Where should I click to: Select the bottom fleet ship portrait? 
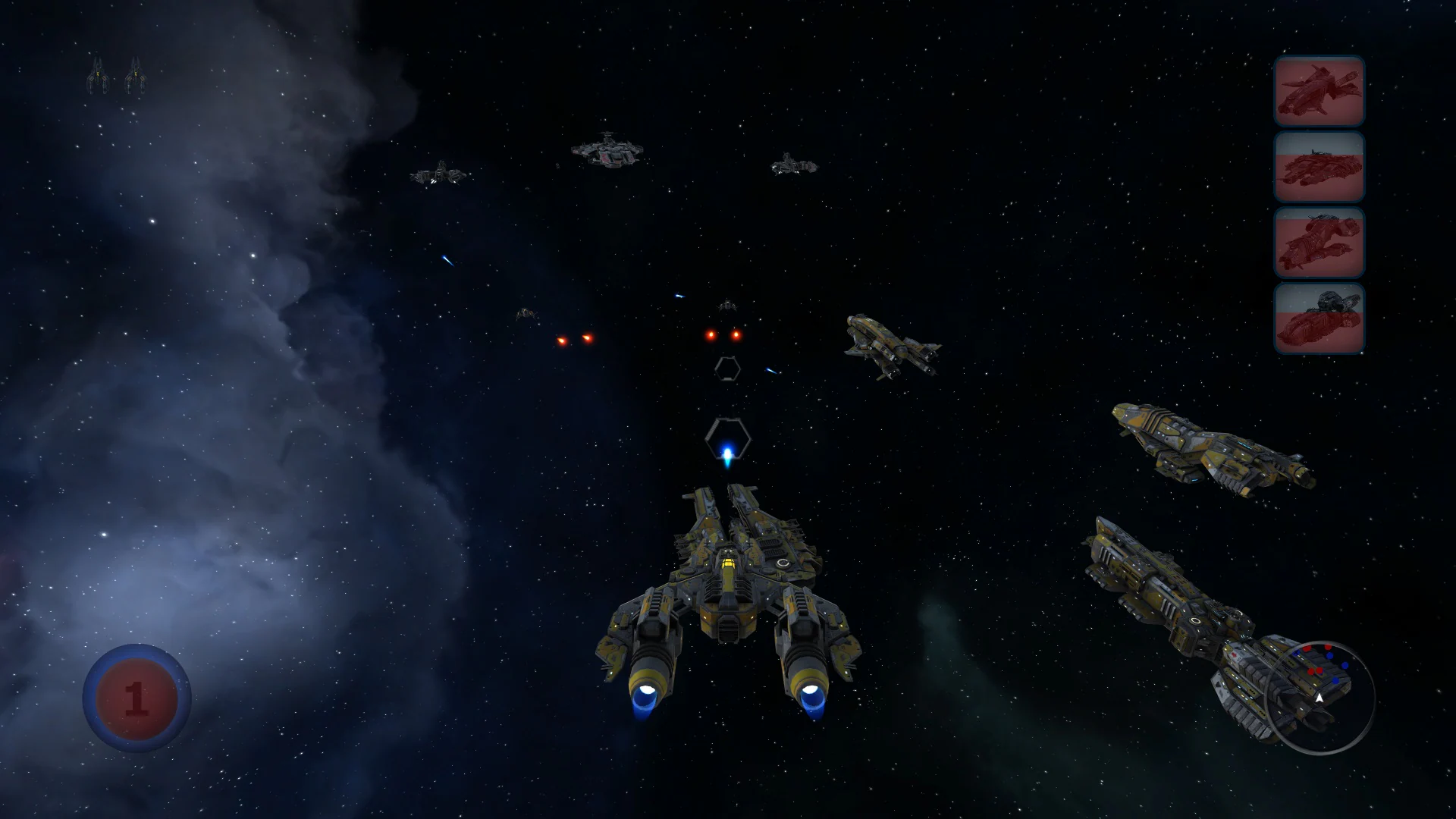coord(1318,320)
